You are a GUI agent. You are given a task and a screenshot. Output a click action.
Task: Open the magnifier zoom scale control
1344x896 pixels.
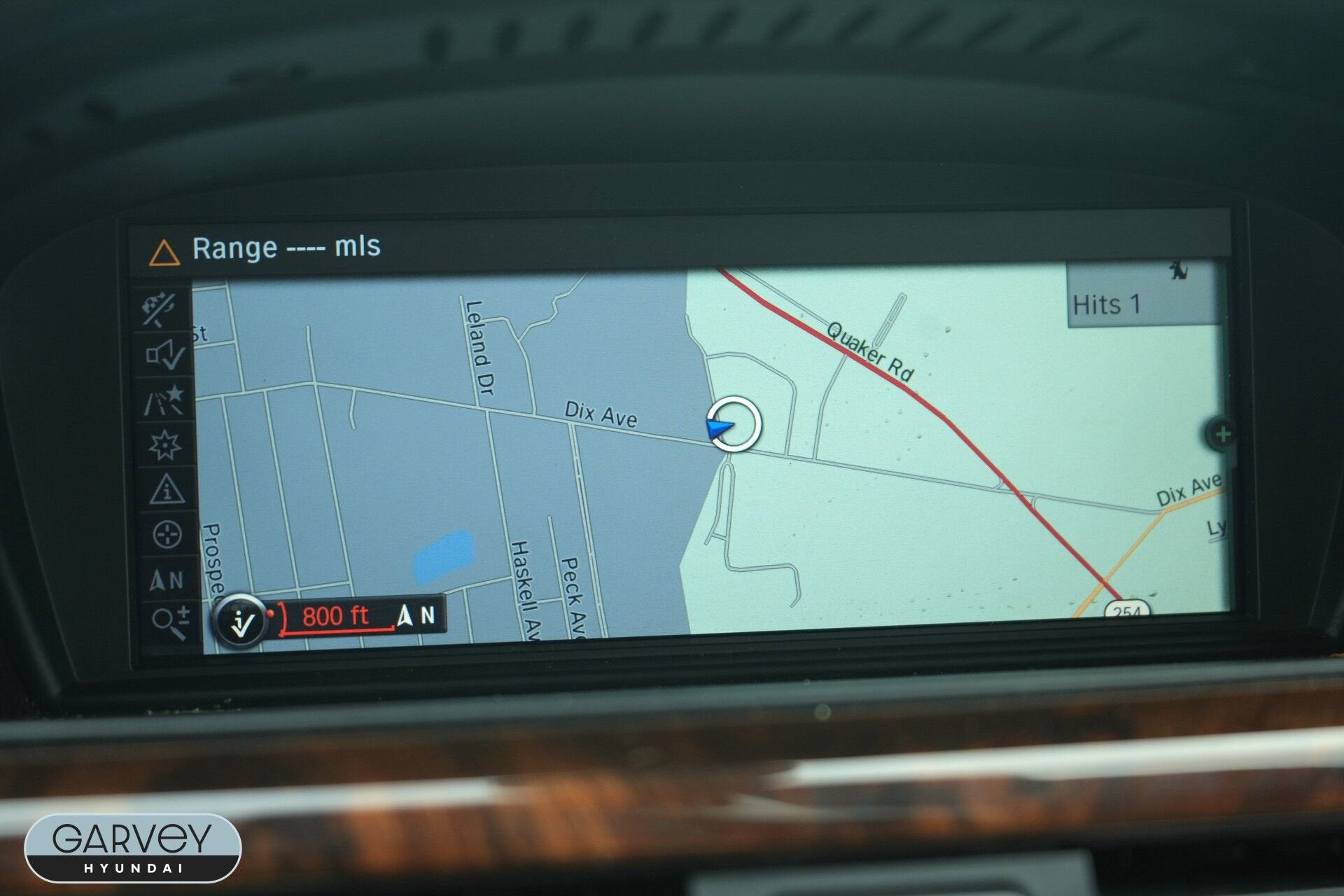pyautogui.click(x=171, y=622)
